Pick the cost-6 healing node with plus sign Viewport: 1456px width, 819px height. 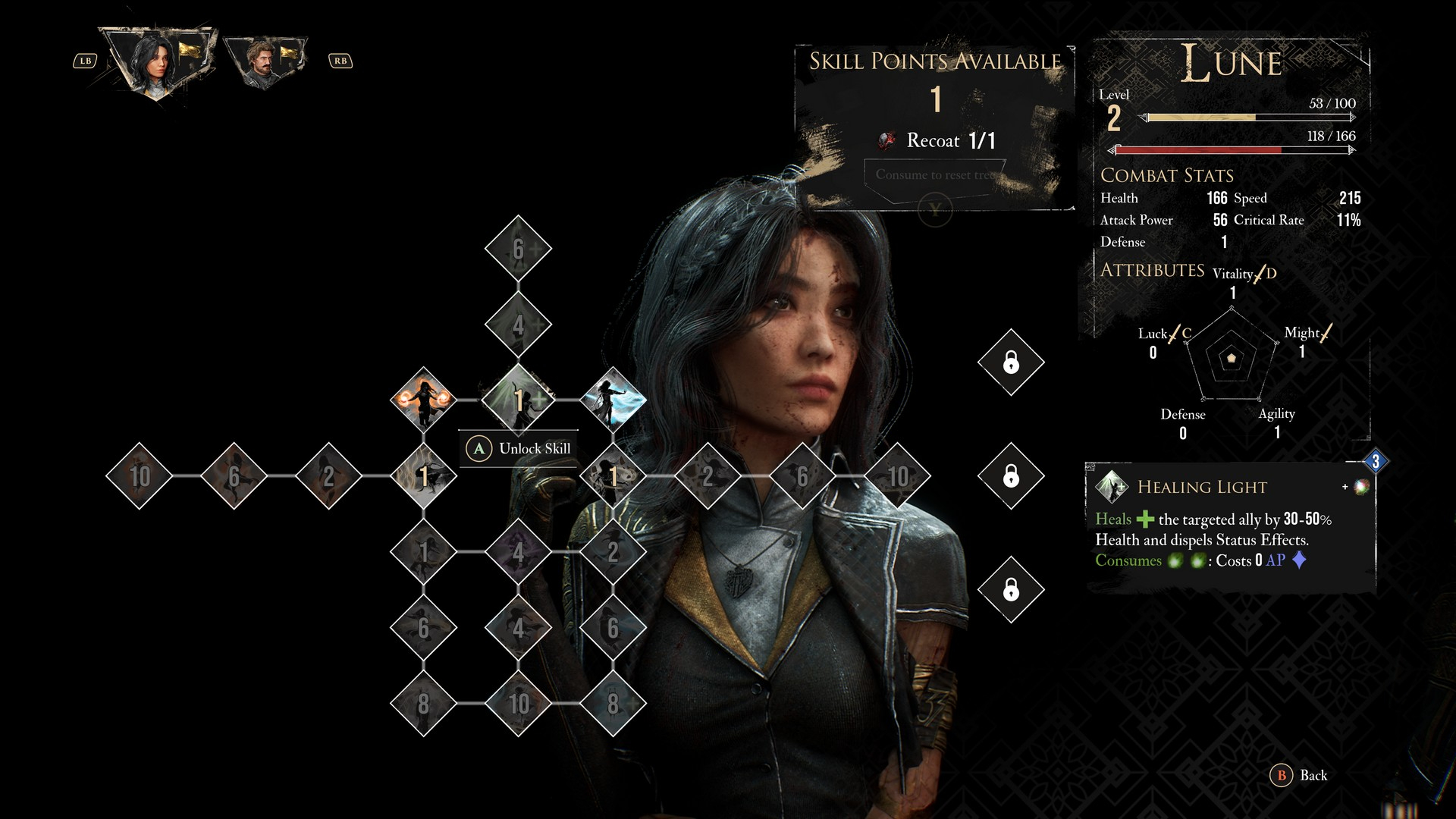click(x=519, y=249)
